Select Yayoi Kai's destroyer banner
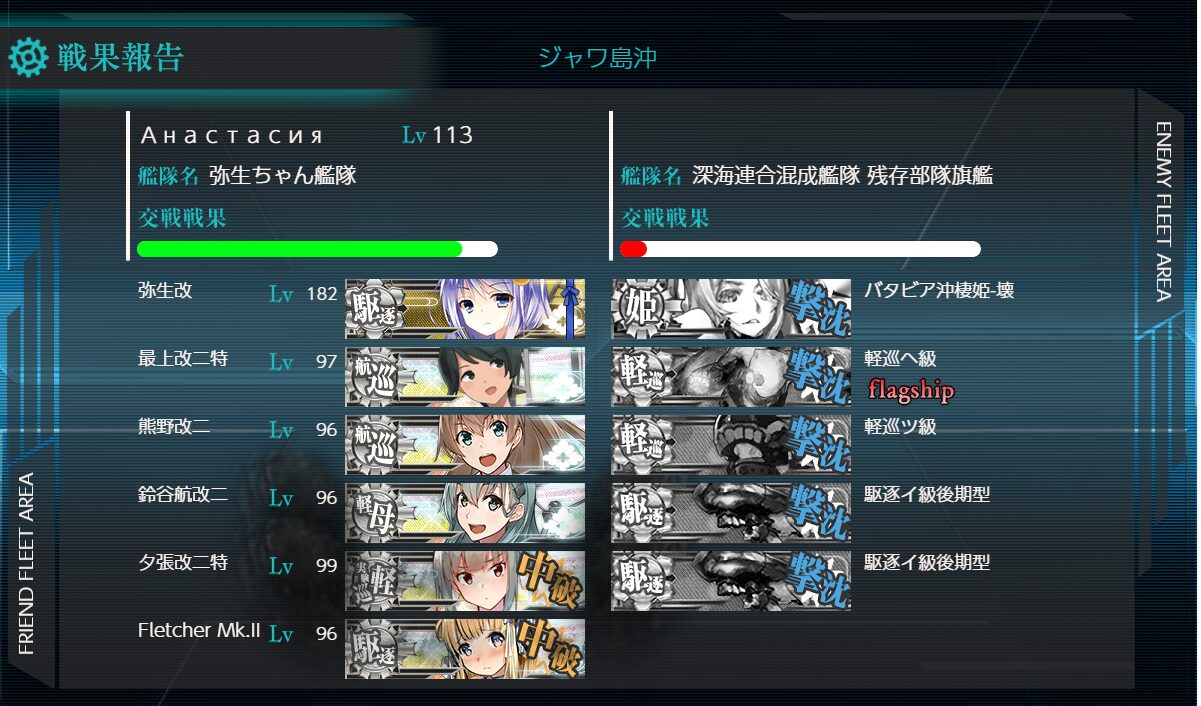The width and height of the screenshot is (1201, 706). point(465,309)
